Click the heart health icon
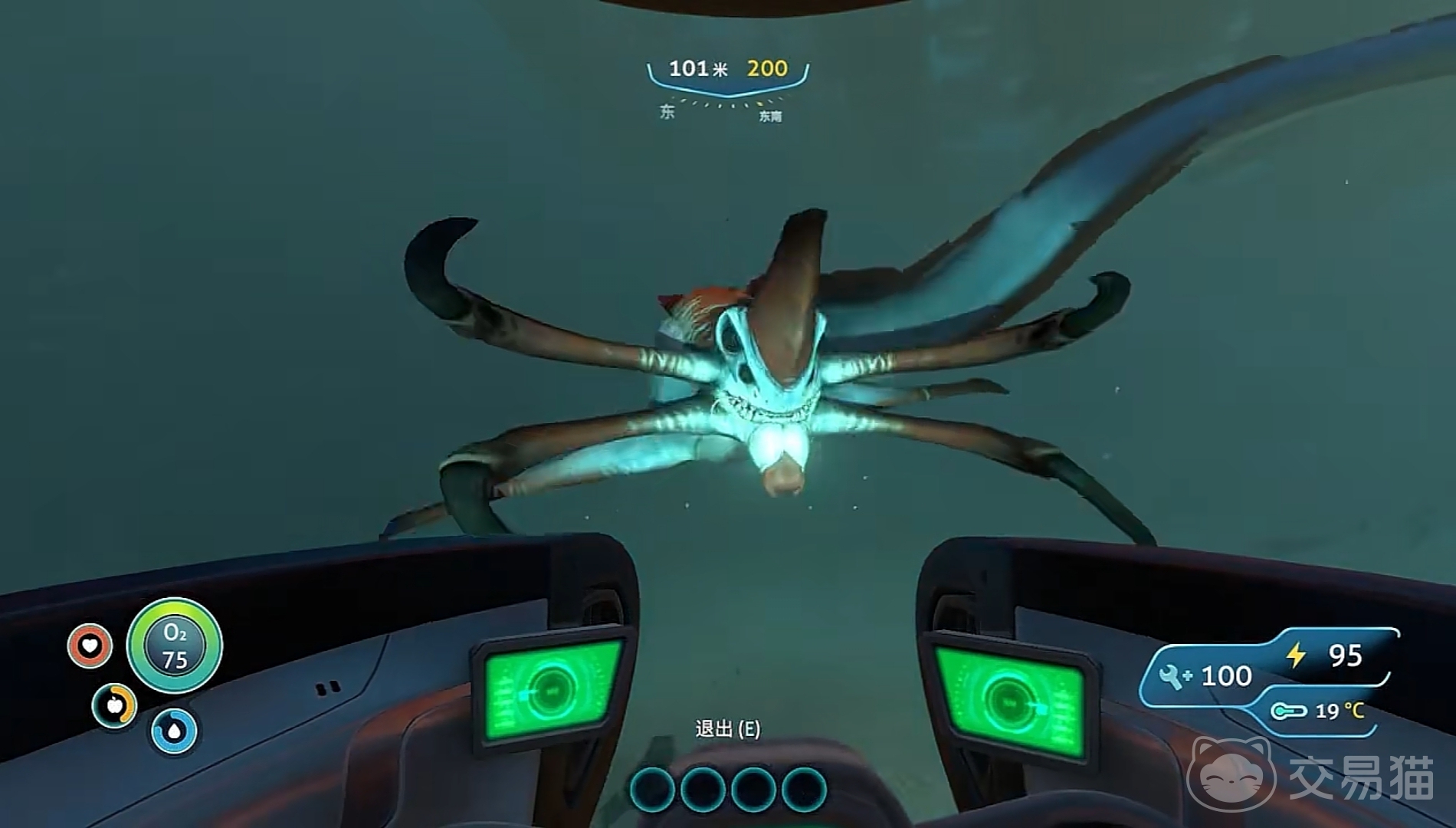The height and width of the screenshot is (828, 1456). 90,646
